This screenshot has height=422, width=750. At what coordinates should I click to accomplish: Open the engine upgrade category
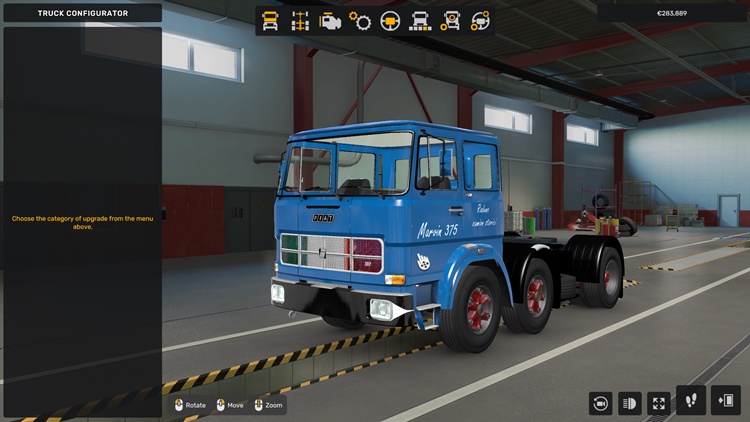(x=329, y=21)
